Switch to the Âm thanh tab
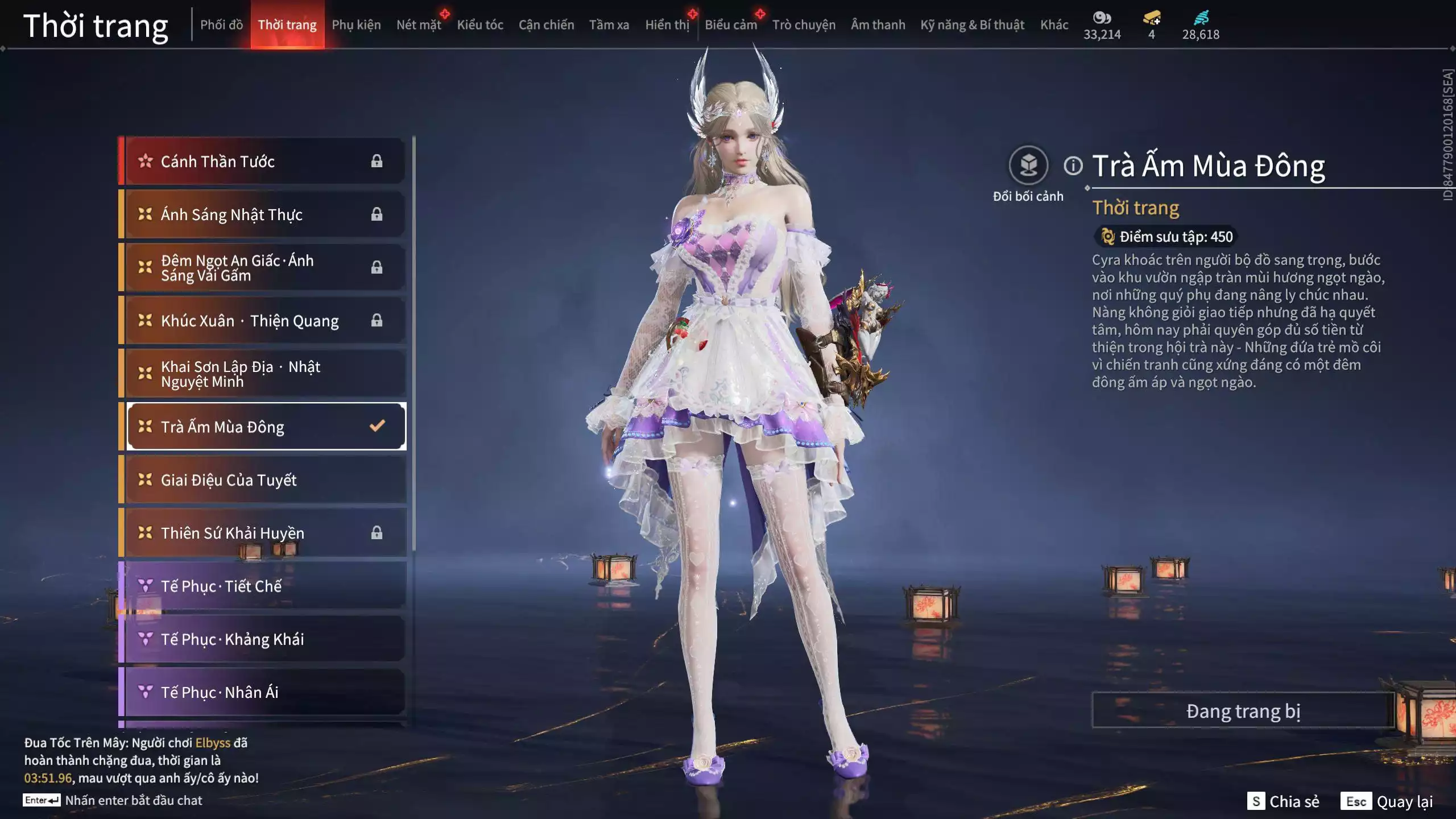1456x819 pixels. click(x=878, y=25)
